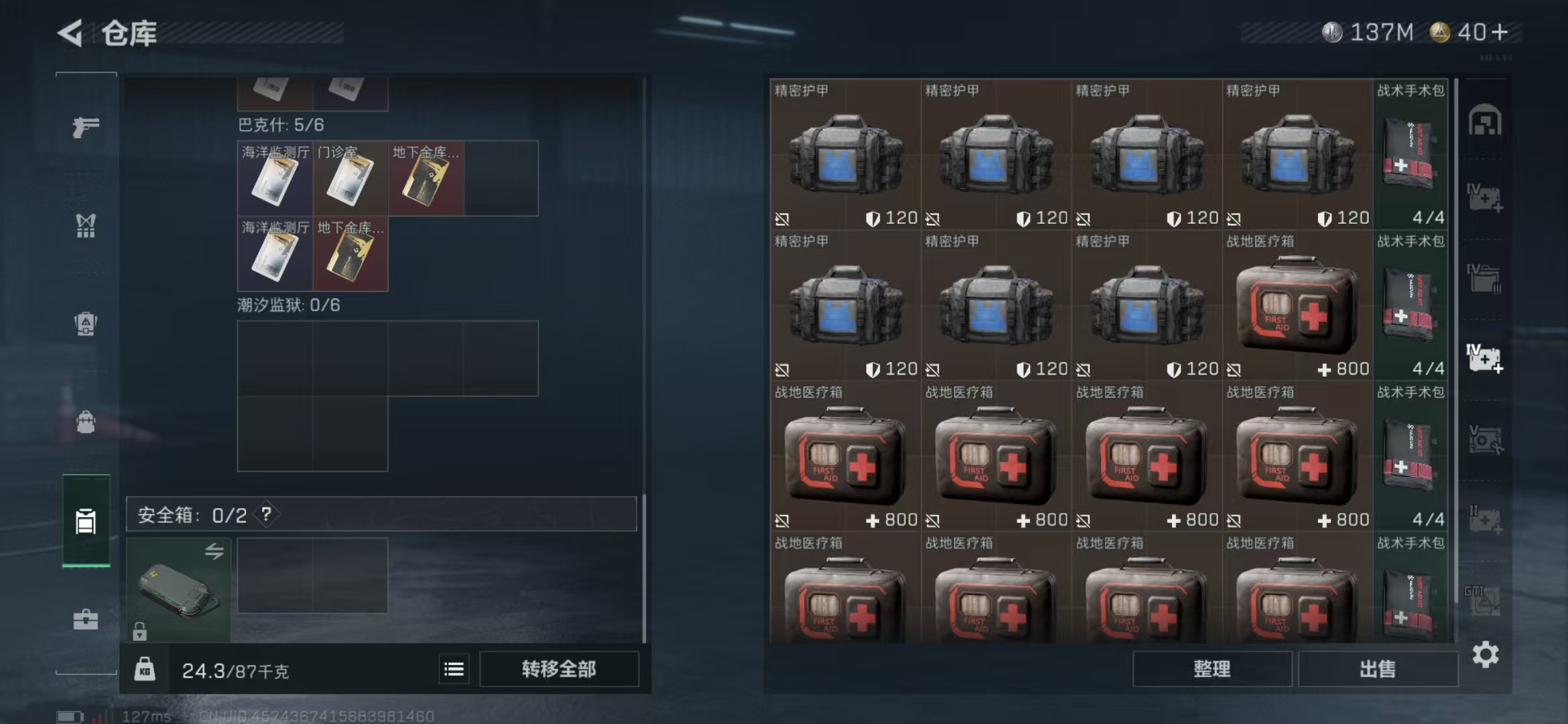Screen dimensions: 1568x724
Task: Open the backpack category tab
Action: click(x=86, y=422)
